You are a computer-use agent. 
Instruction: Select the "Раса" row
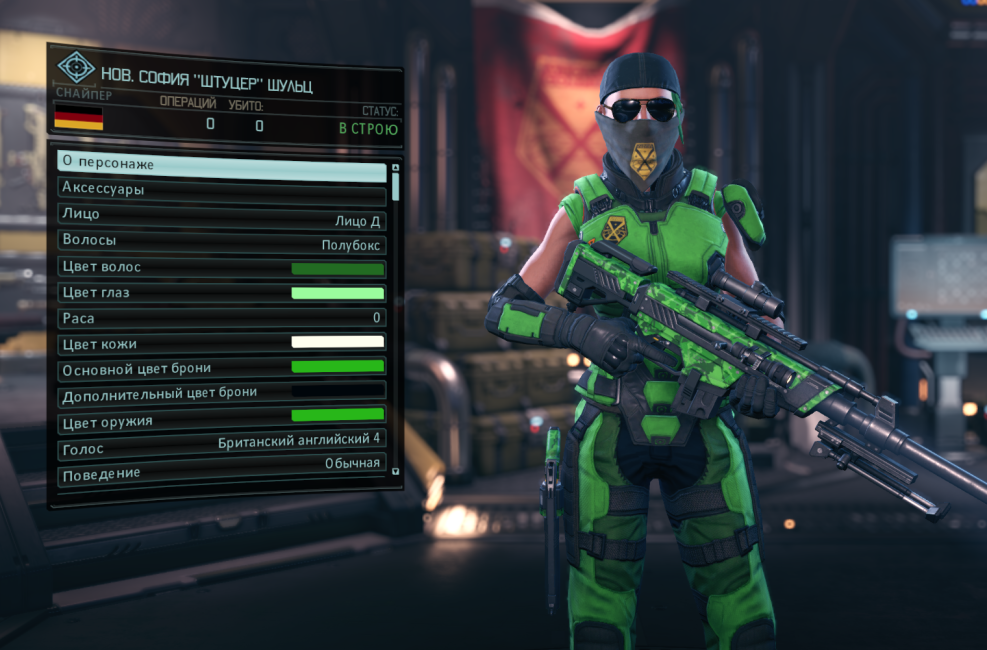tap(222, 318)
